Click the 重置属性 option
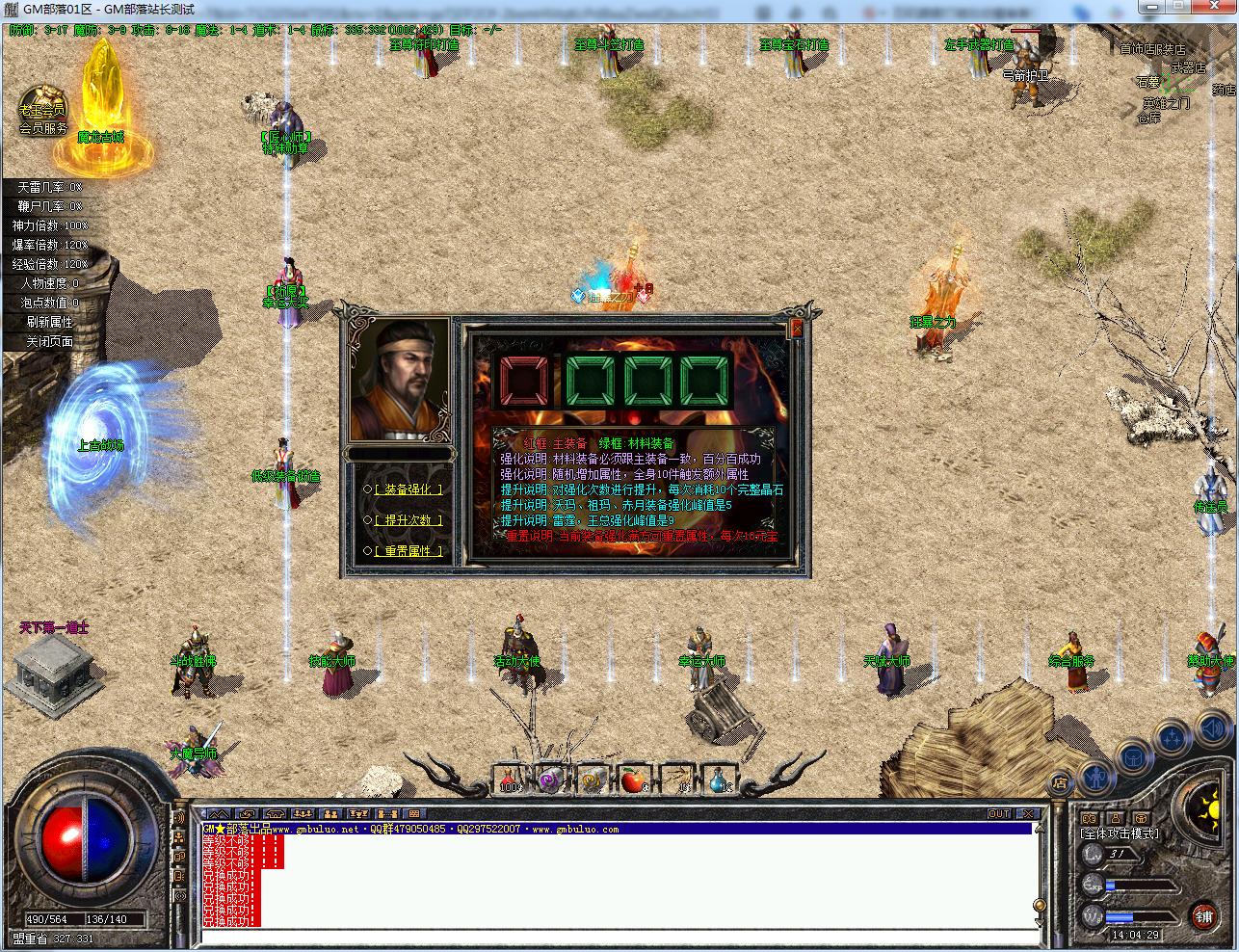 coord(408,551)
